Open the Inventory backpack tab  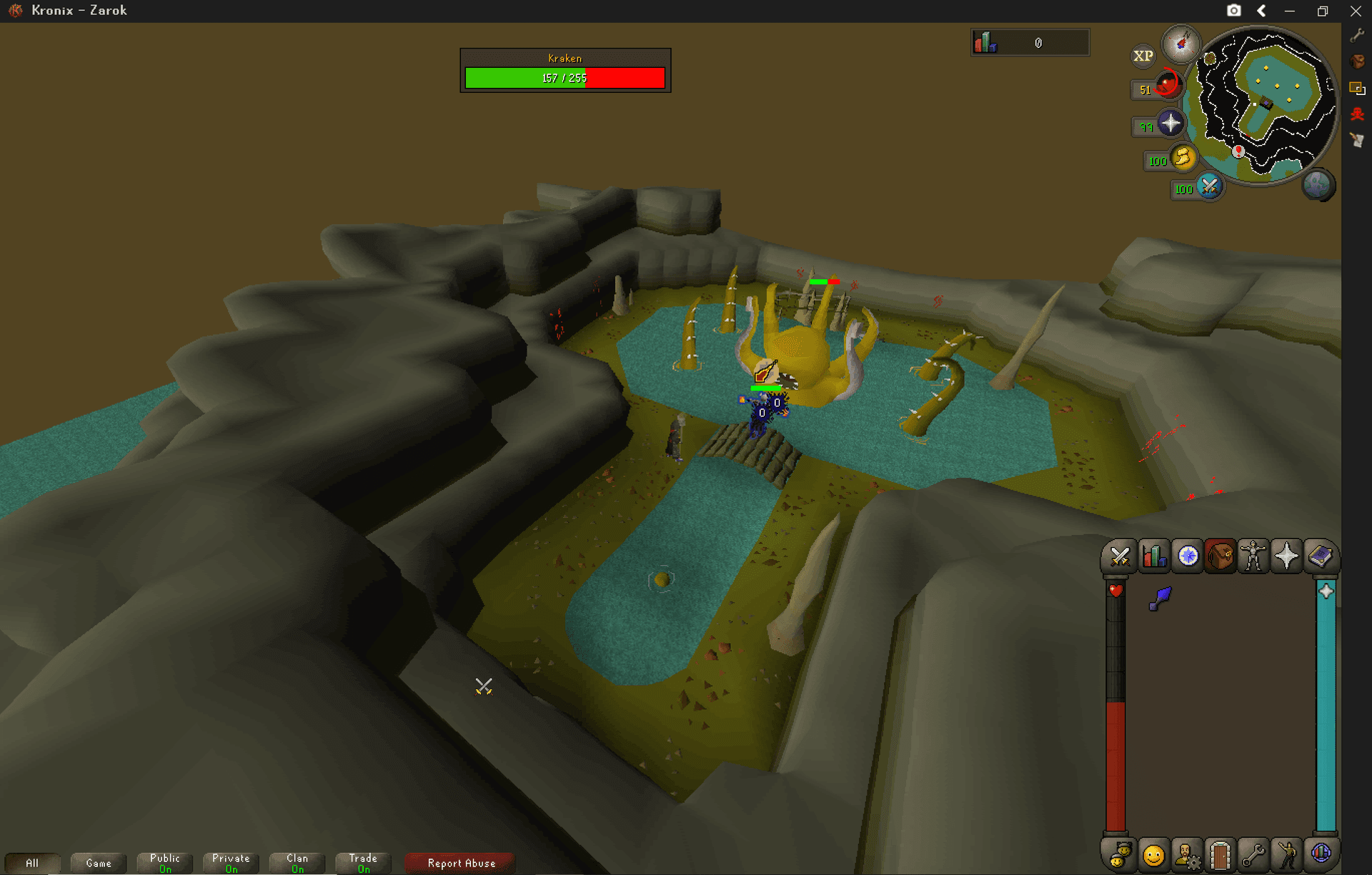point(1221,556)
